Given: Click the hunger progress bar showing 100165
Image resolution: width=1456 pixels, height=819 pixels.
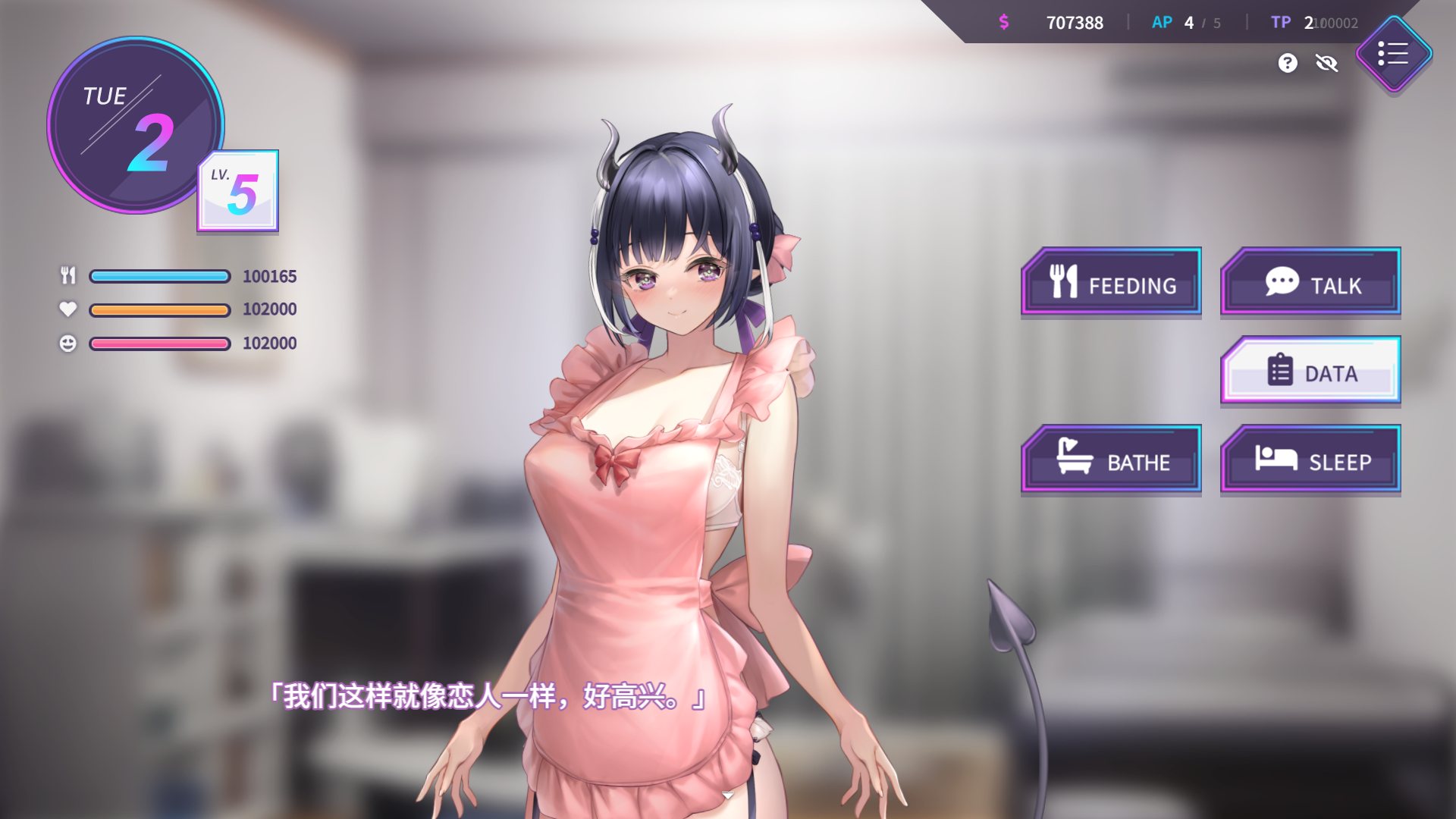Looking at the screenshot, I should pyautogui.click(x=158, y=276).
